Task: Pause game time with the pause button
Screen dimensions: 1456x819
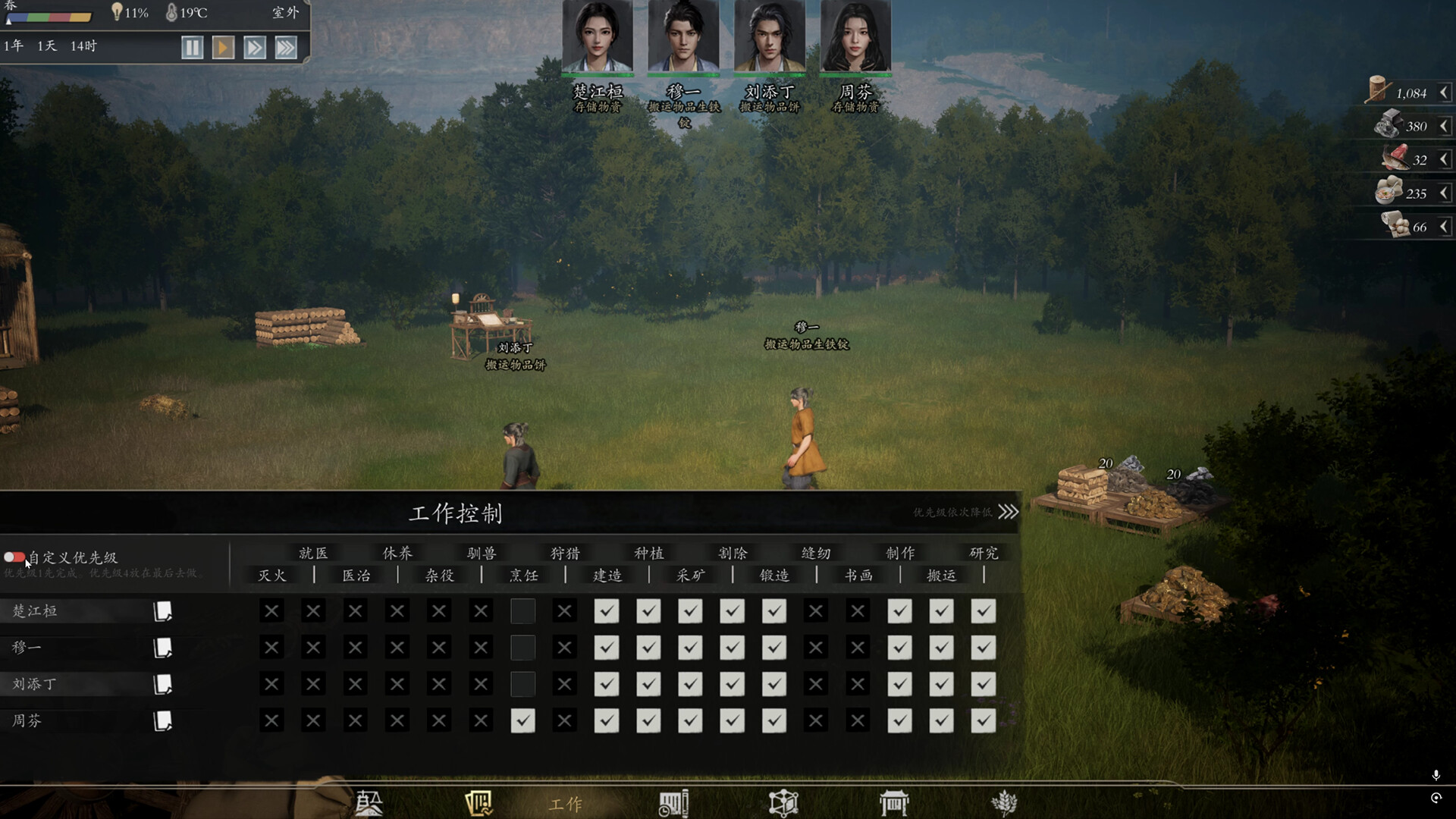Action: [193, 48]
